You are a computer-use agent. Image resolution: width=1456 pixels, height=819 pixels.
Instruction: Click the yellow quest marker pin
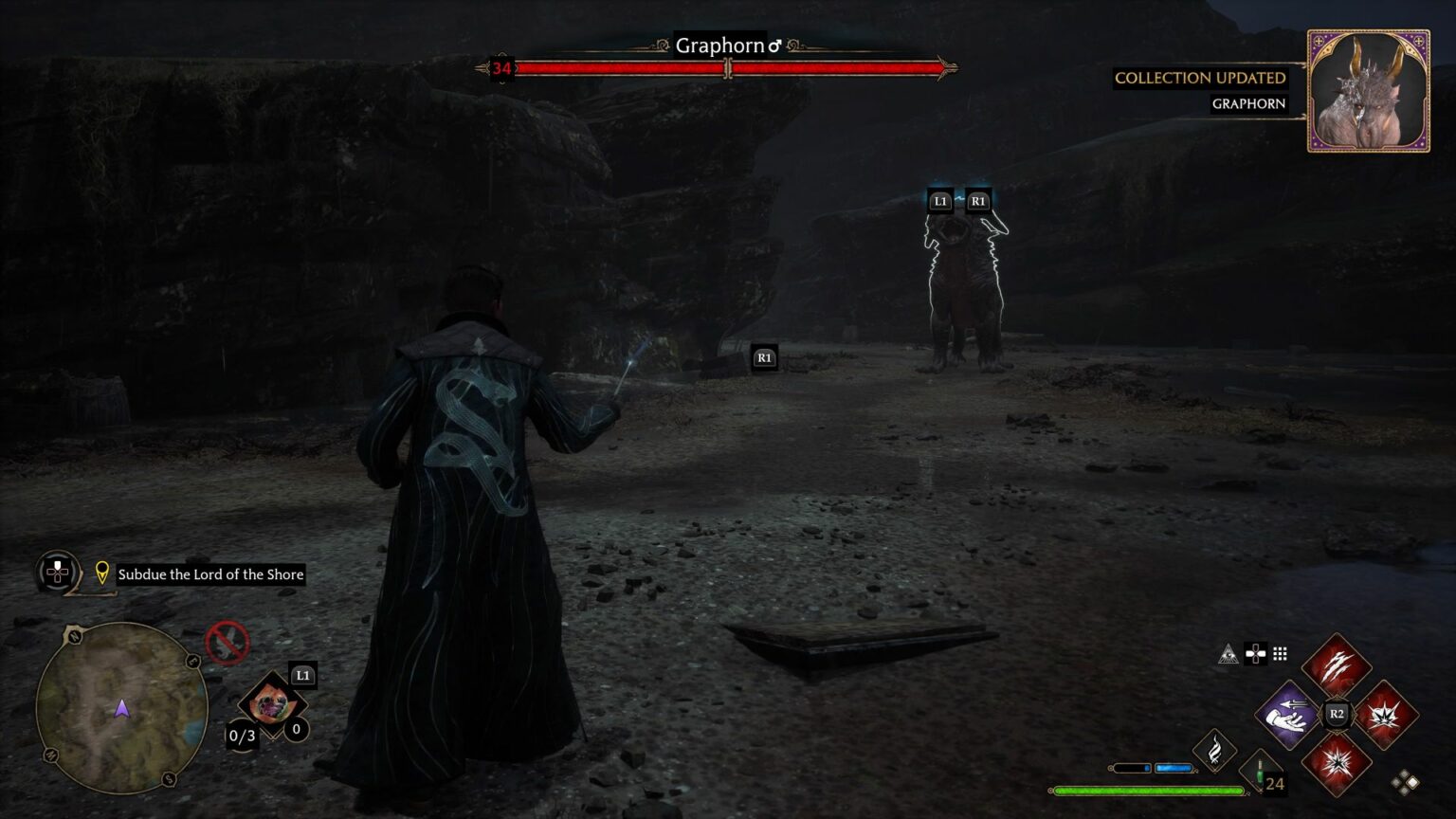pyautogui.click(x=102, y=573)
